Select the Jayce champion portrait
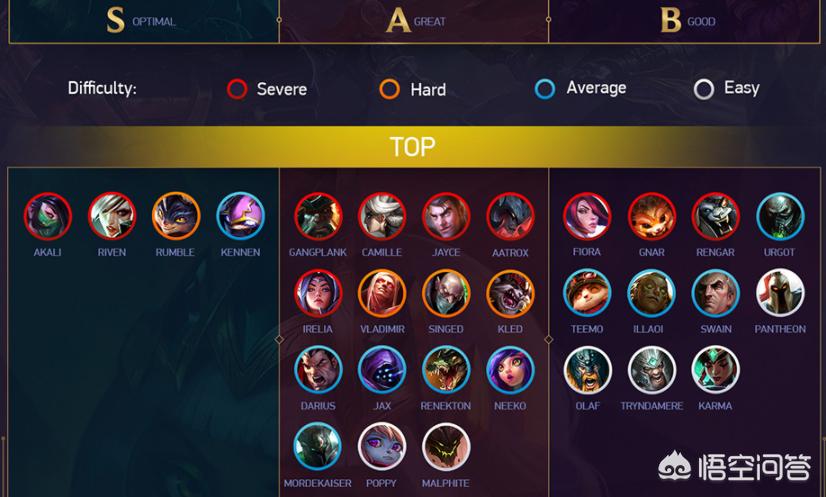Screen dimensions: 826x497 coord(446,217)
